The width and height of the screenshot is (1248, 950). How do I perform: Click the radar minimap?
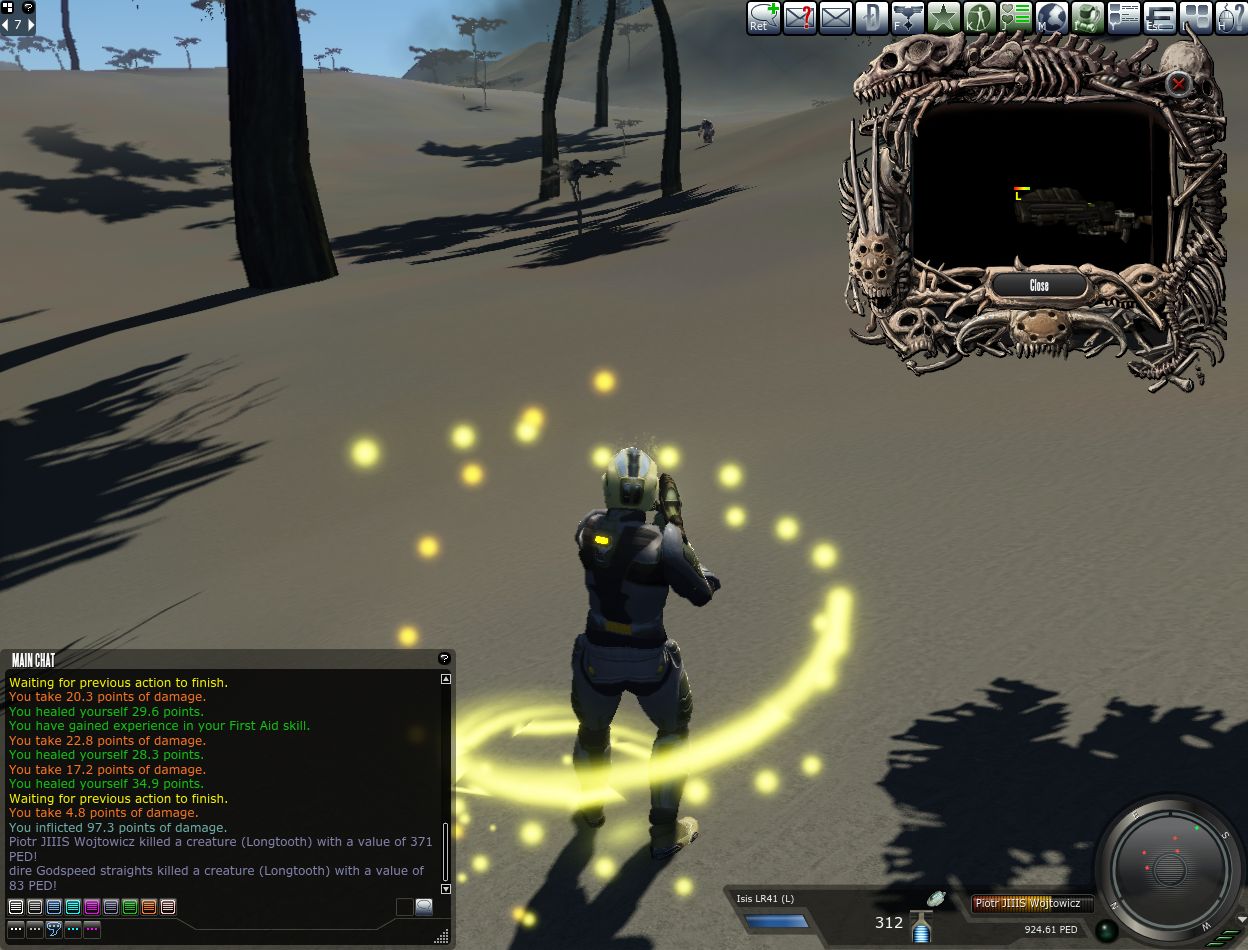(x=1169, y=867)
